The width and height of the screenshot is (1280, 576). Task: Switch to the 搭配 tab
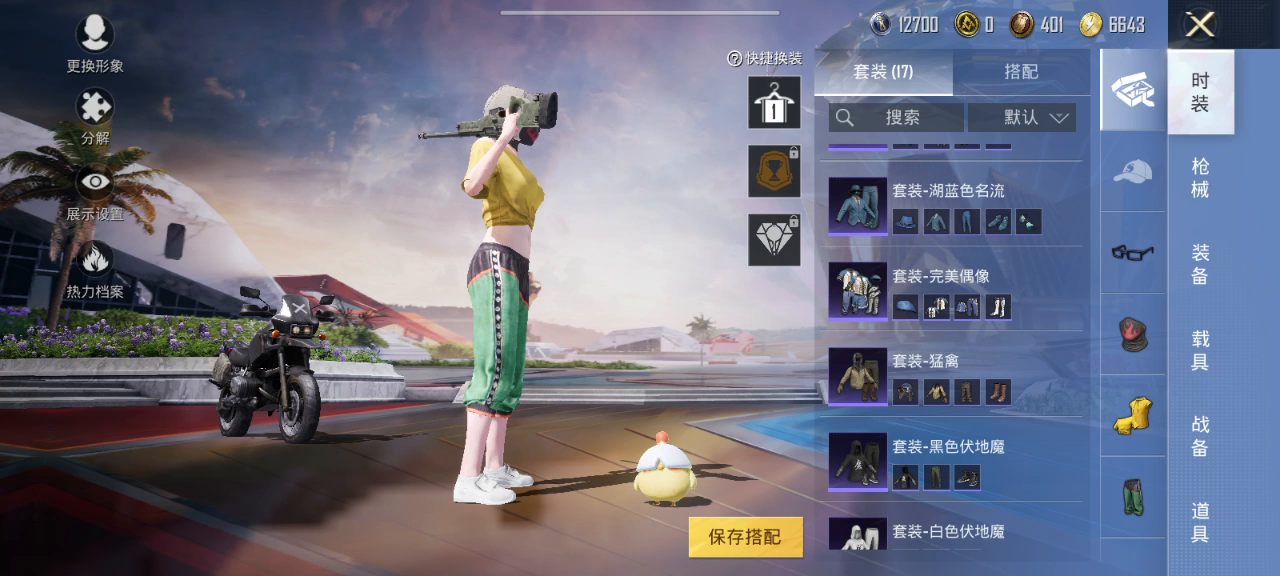click(x=1021, y=72)
